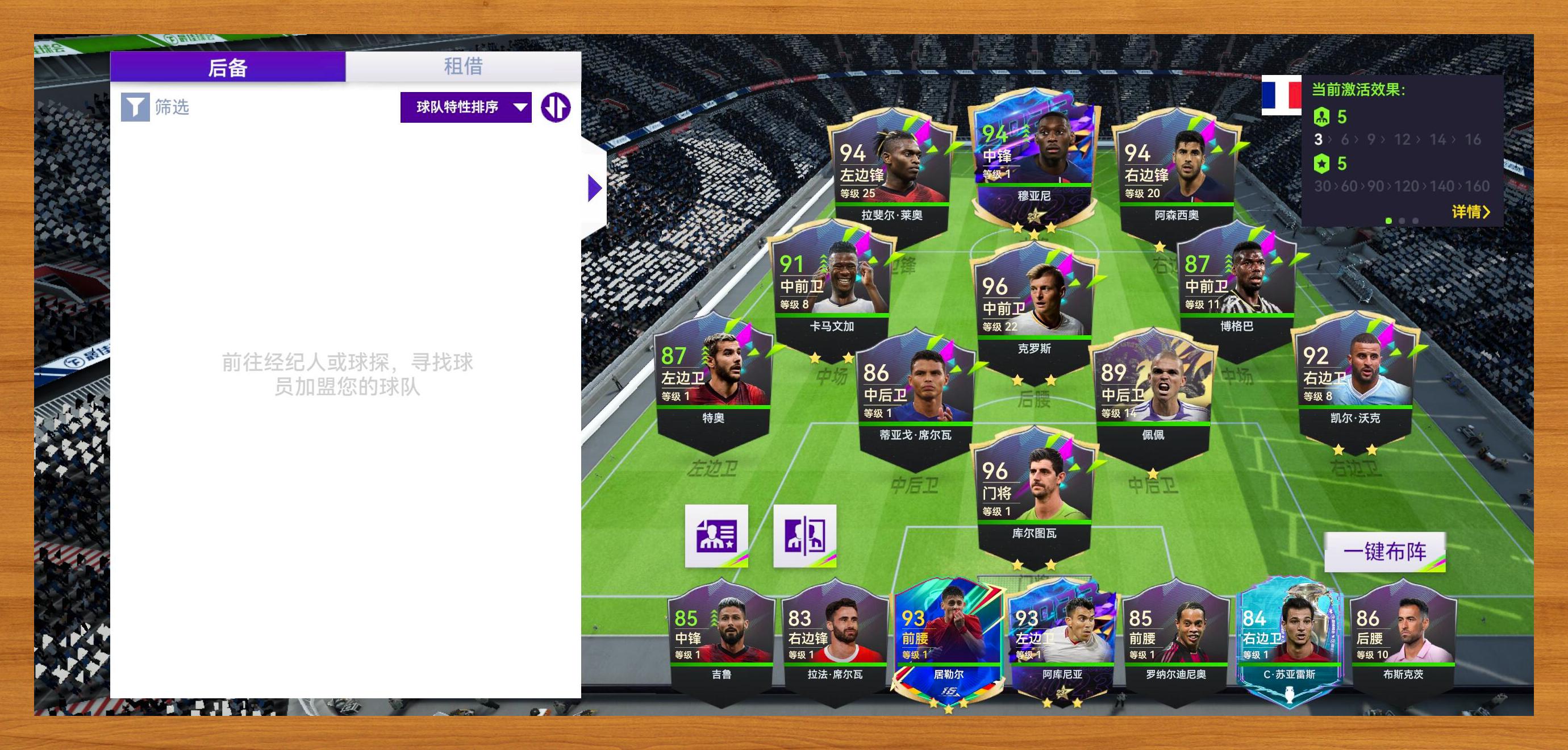This screenshot has width=1568, height=750.
Task: Select the 后备 tab
Action: 228,67
